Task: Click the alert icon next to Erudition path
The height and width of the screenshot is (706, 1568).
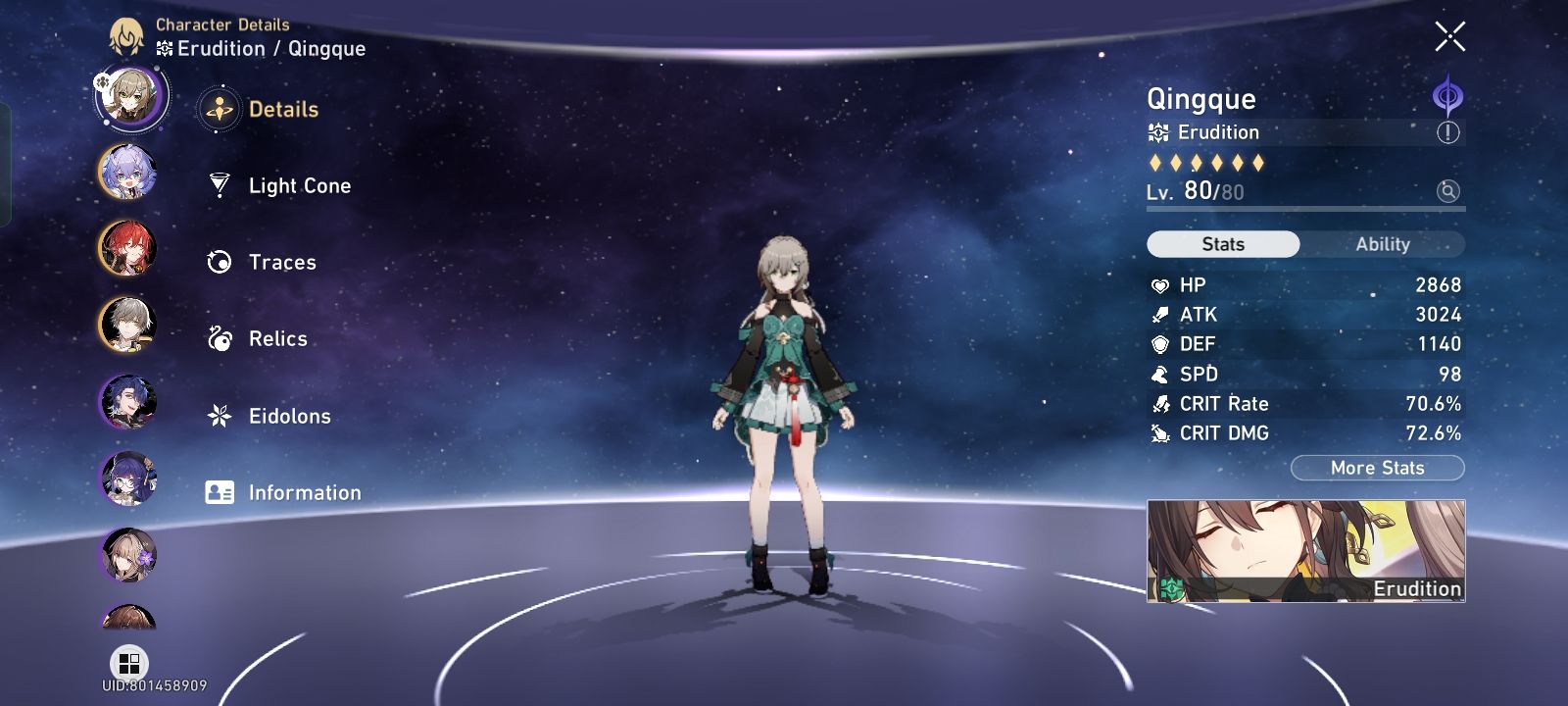Action: (1448, 132)
